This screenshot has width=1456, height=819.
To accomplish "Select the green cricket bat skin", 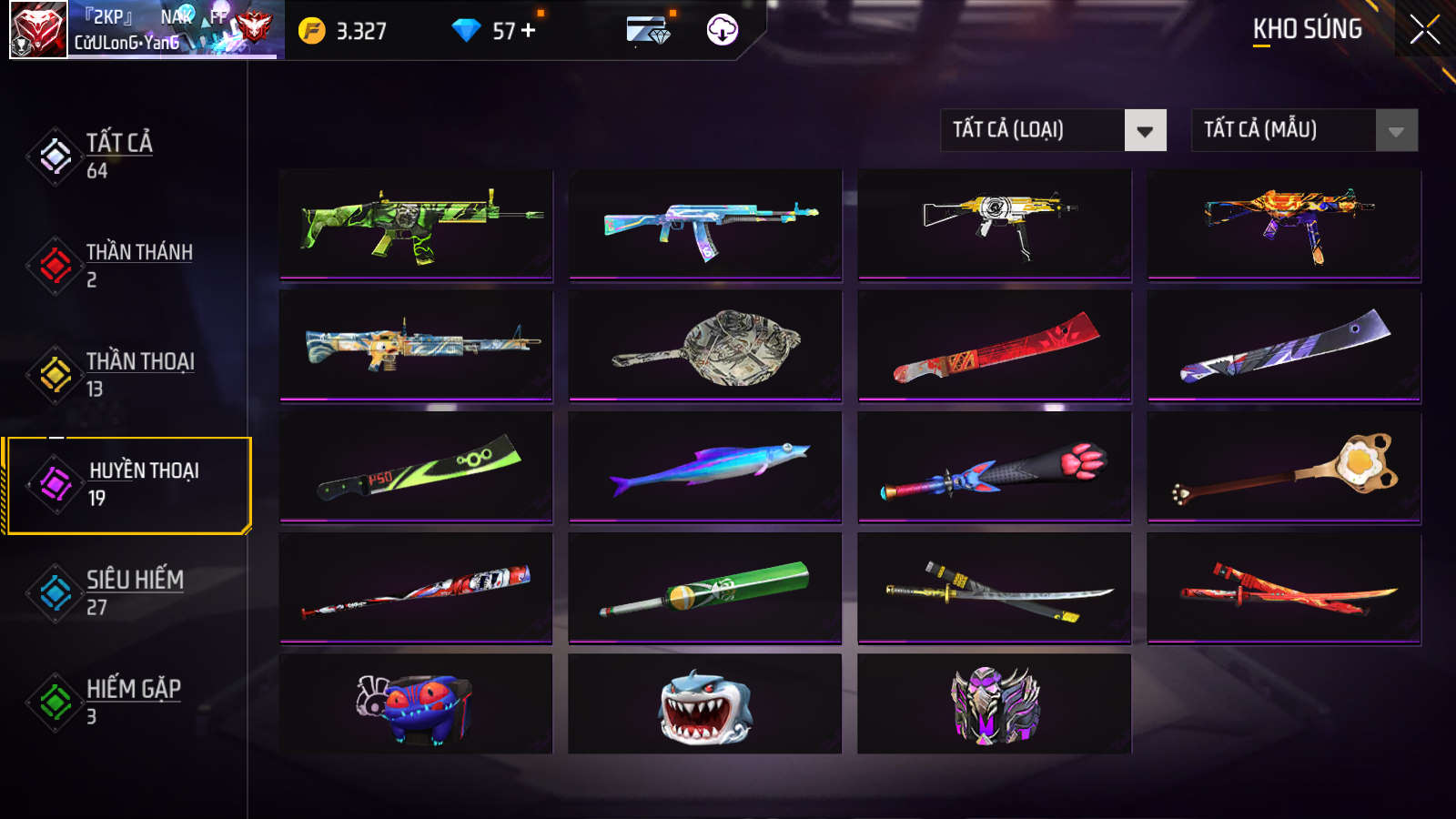I will 705,588.
